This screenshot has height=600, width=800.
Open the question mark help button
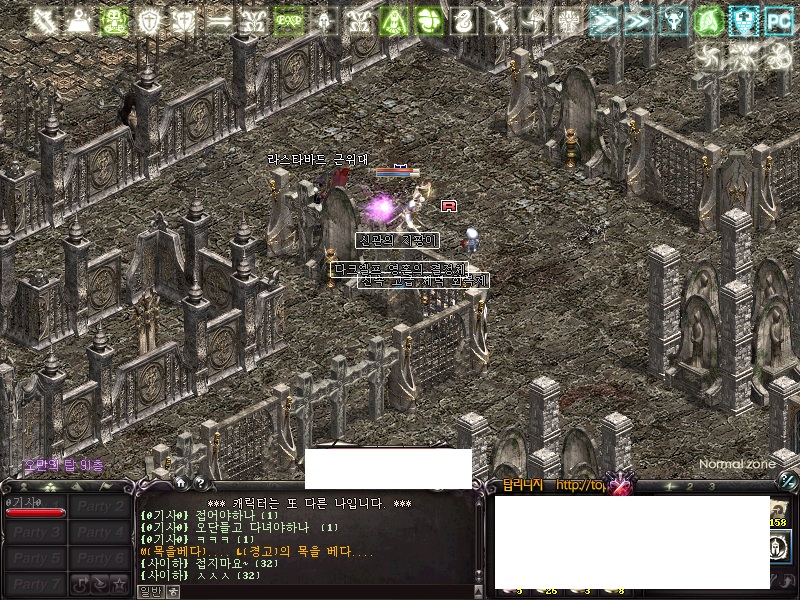199,482
